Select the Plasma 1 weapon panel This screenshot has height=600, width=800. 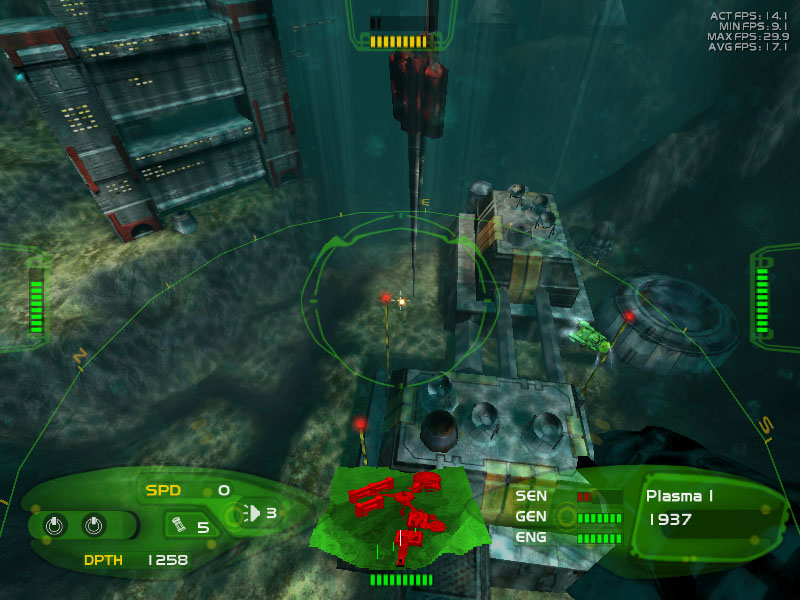point(700,507)
